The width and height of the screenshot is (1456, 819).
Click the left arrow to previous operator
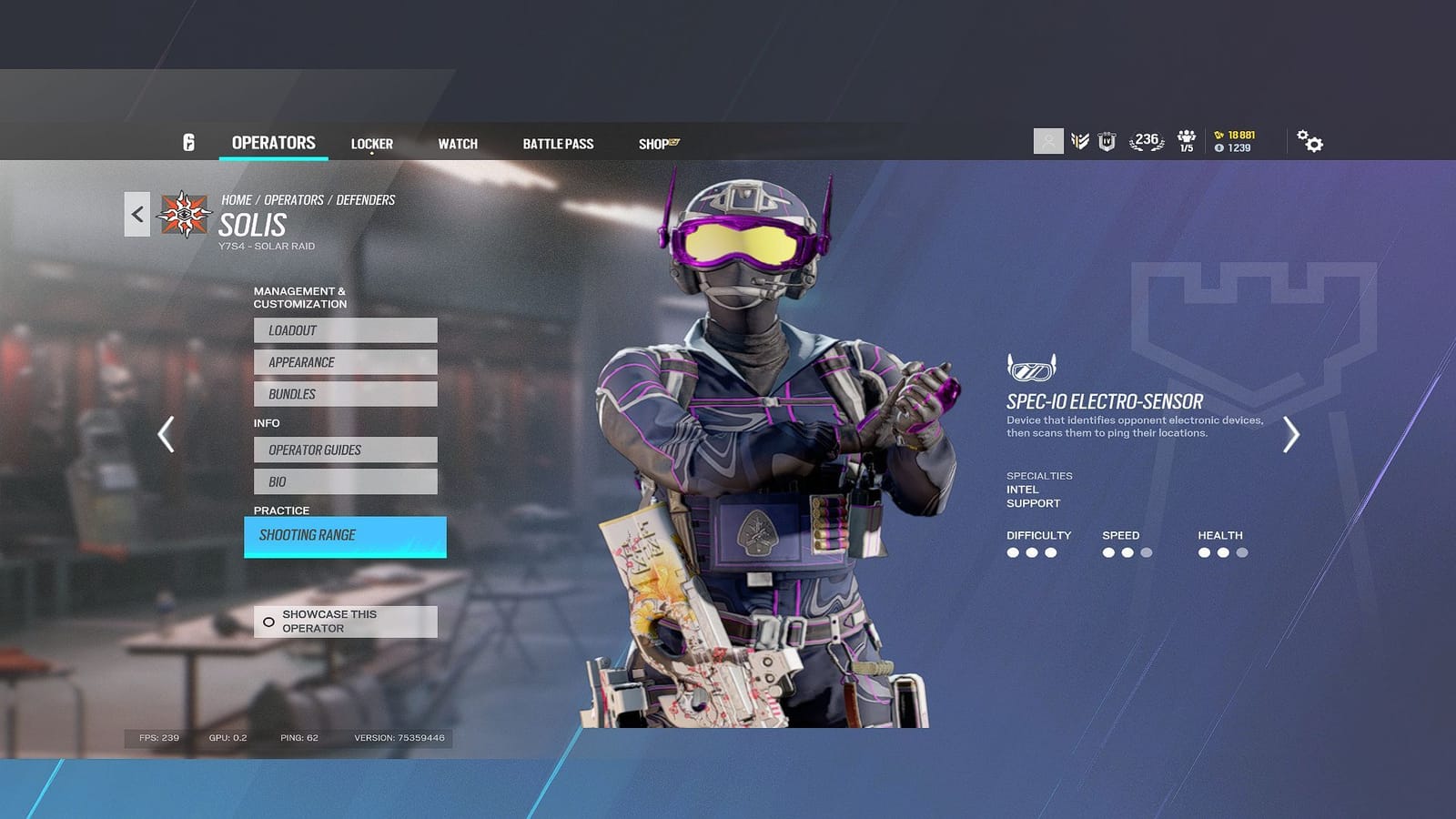166,434
